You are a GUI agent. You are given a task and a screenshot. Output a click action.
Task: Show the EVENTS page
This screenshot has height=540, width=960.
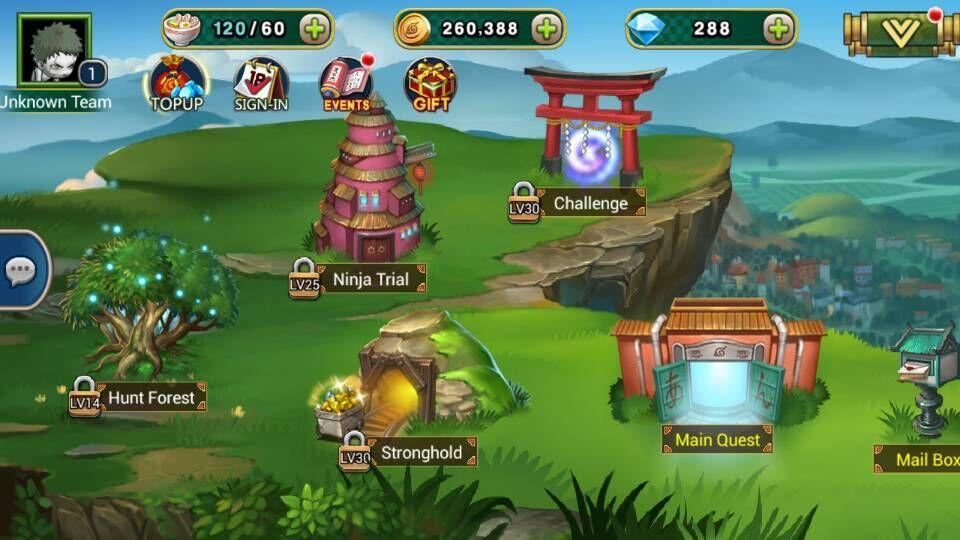346,83
